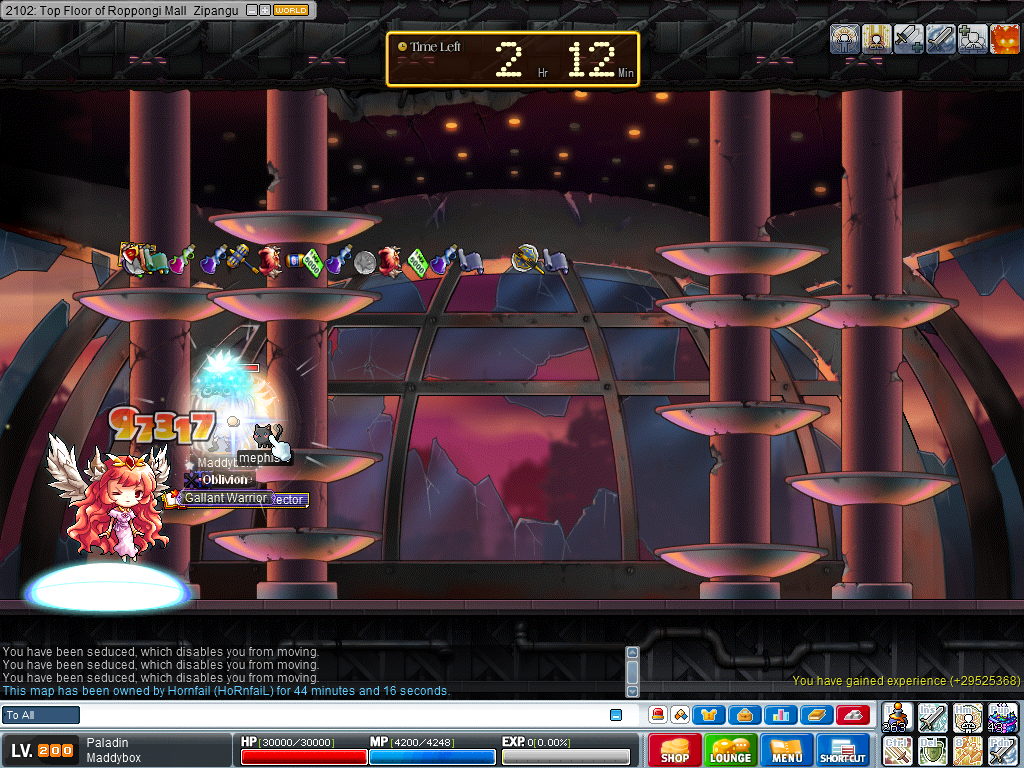Screen dimensions: 1024x768
Task: Use the potion quickslot showing 263
Action: (898, 718)
